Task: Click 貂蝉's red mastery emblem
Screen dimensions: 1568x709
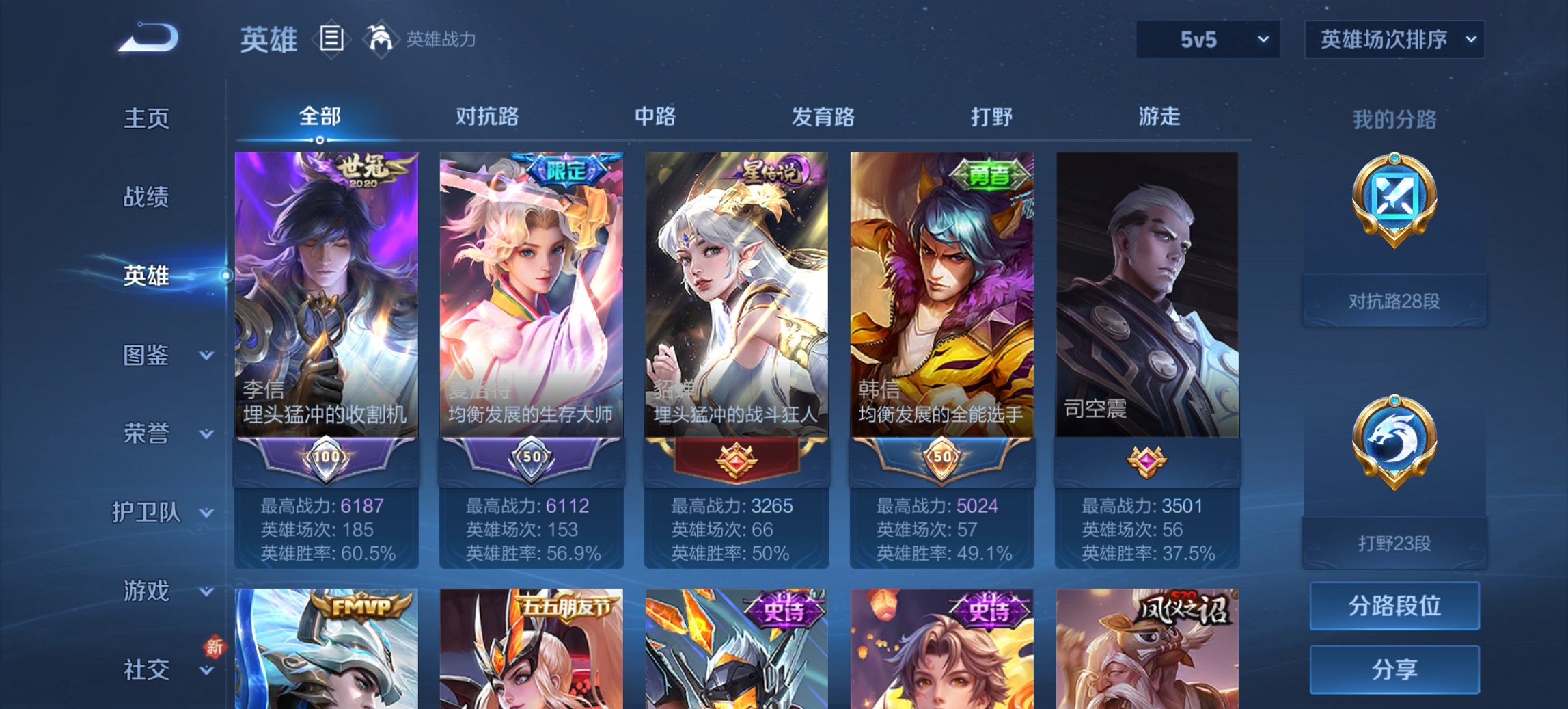Action: point(737,460)
